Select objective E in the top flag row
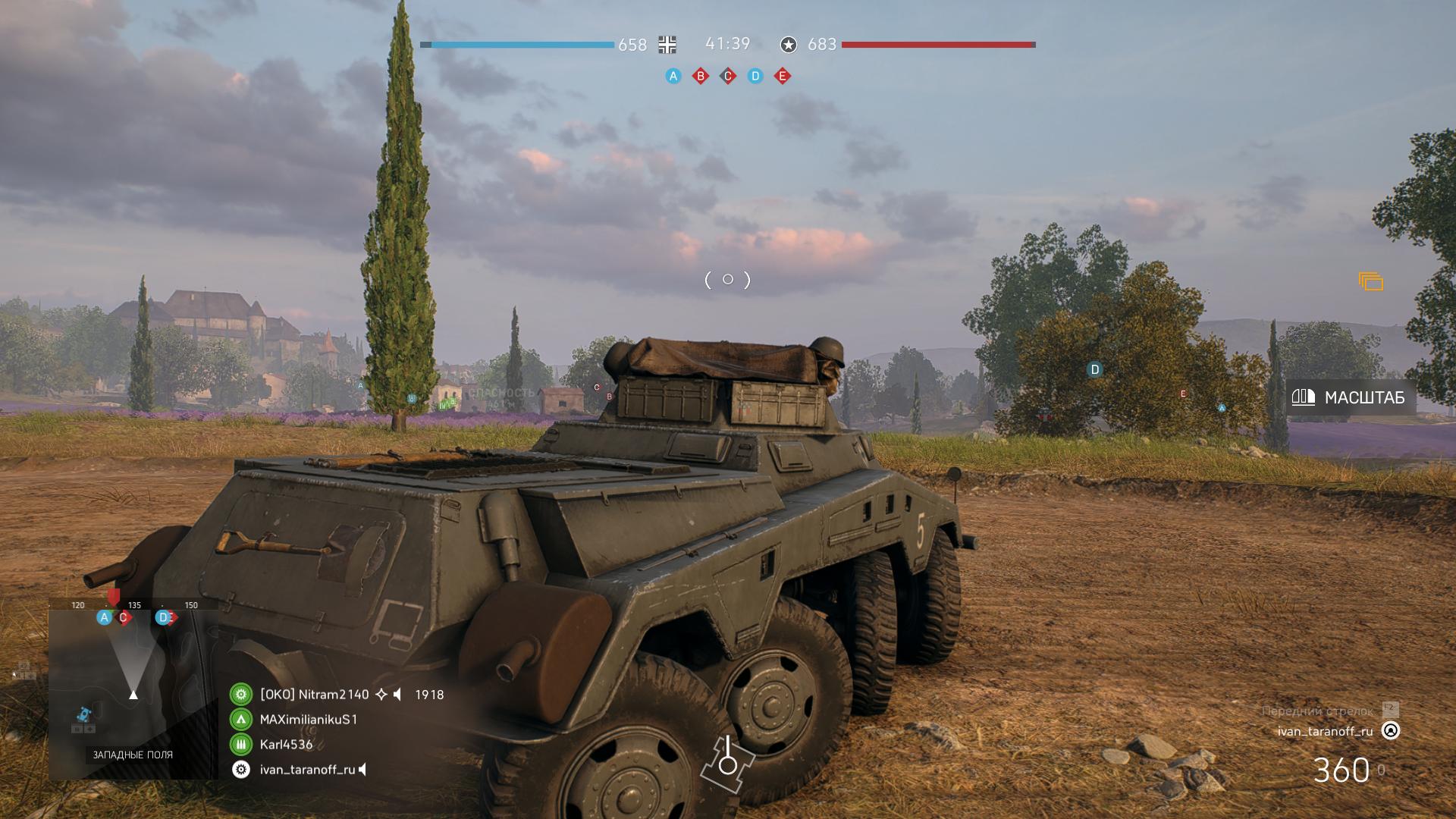This screenshot has height=819, width=1456. (x=783, y=76)
